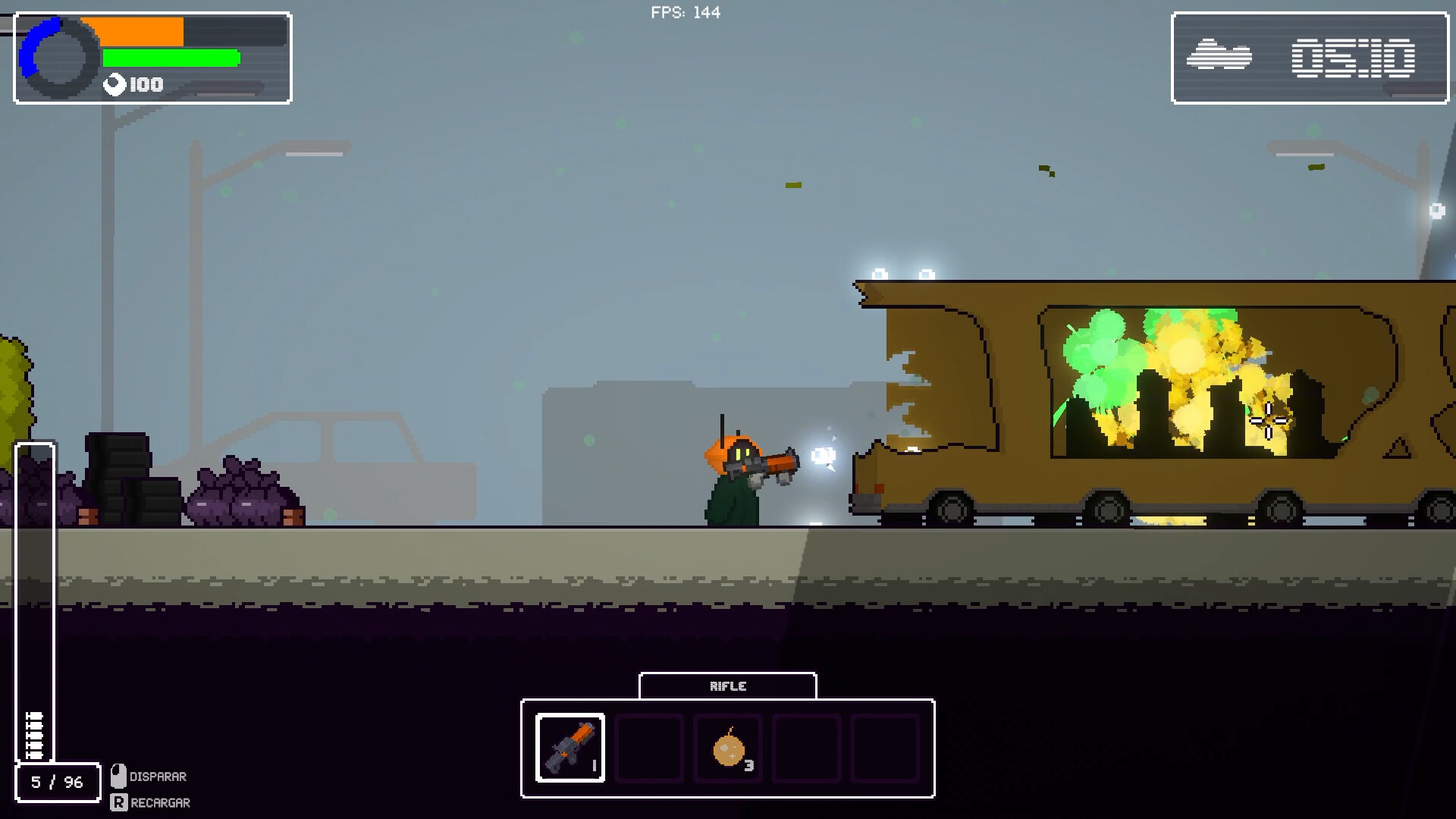The width and height of the screenshot is (1456, 819).
Task: Click the RIFLE label above the hotbar
Action: (728, 686)
